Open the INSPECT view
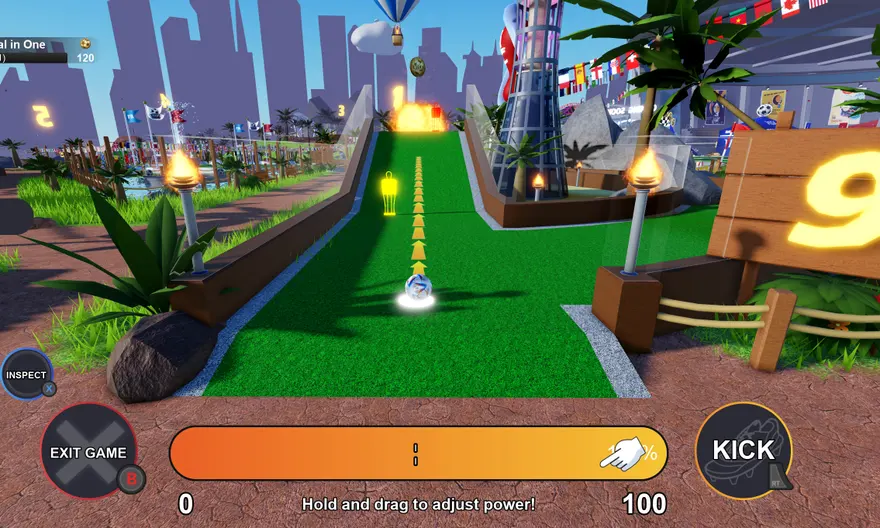 [x=26, y=375]
